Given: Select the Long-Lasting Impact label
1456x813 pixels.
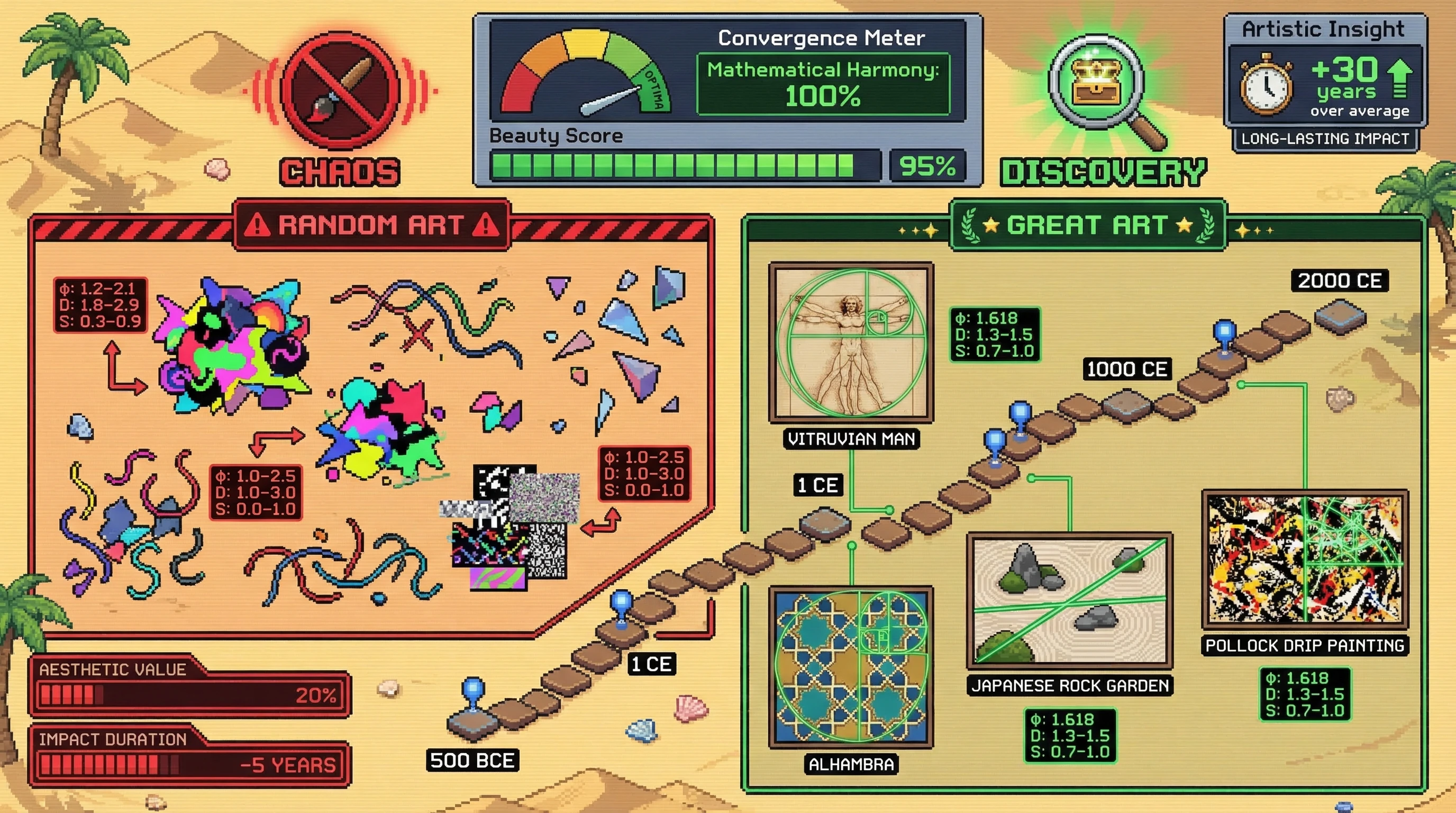Looking at the screenshot, I should coord(1325,139).
